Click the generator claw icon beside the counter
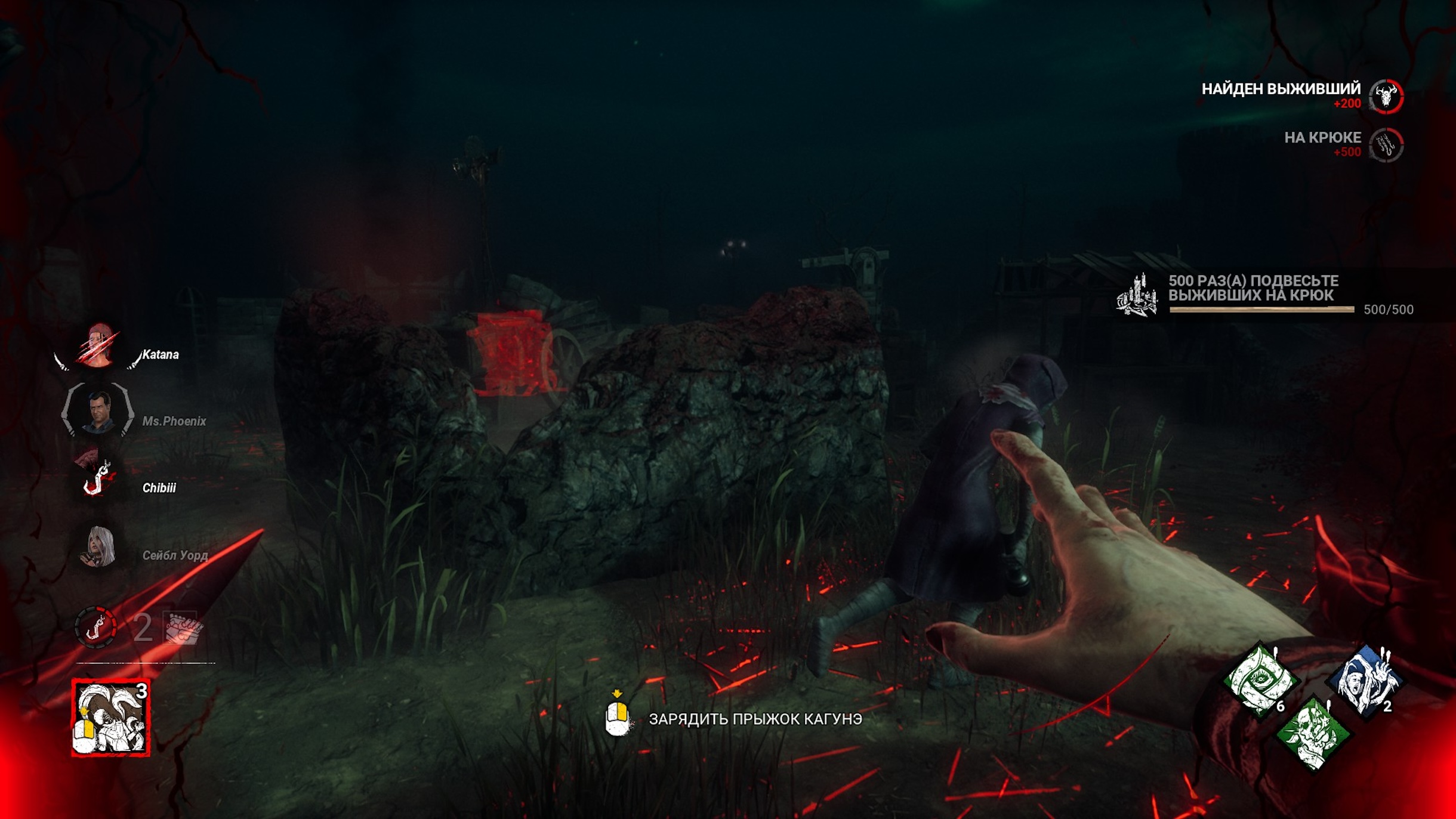Viewport: 1456px width, 819px height. 183,628
